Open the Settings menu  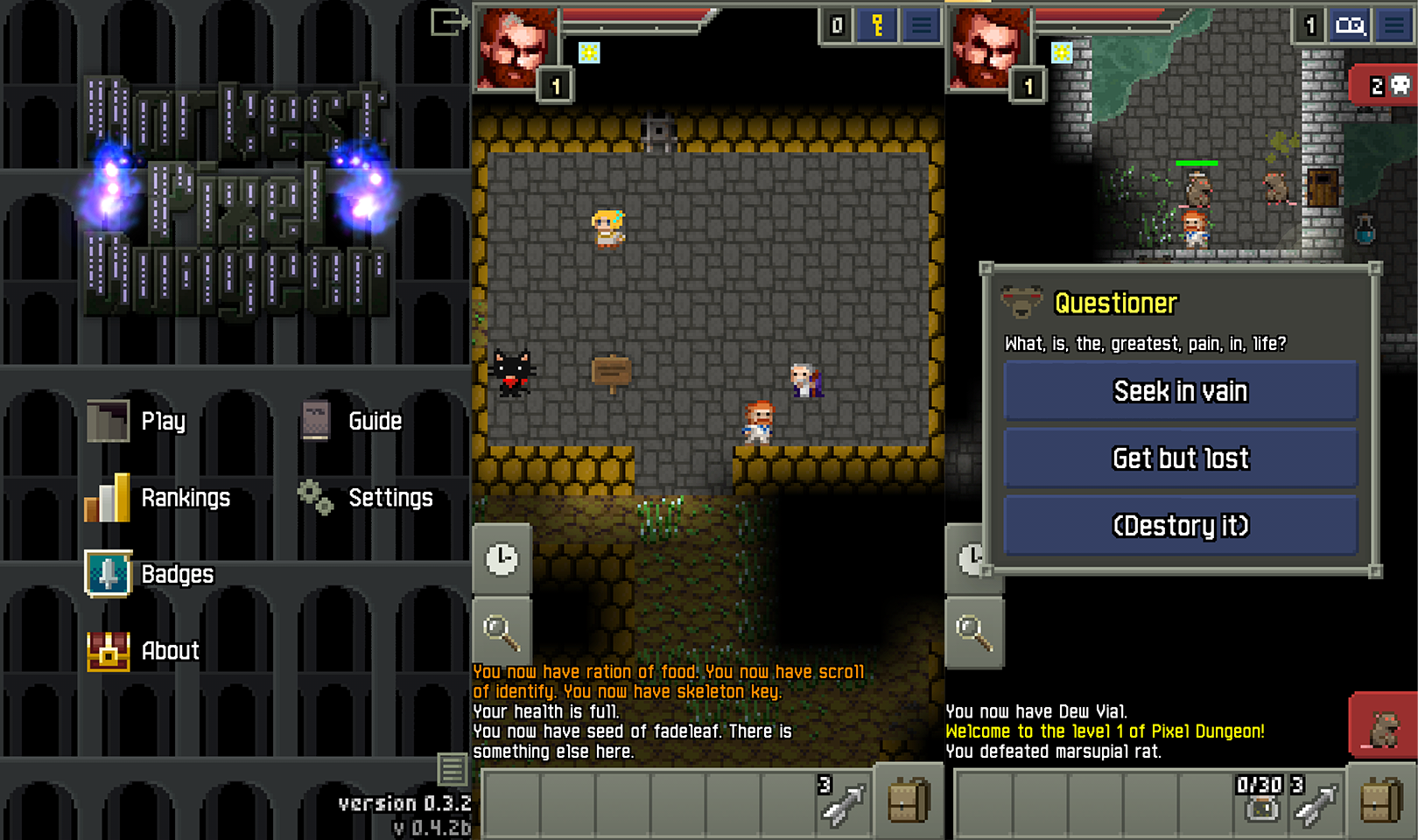coord(366,498)
